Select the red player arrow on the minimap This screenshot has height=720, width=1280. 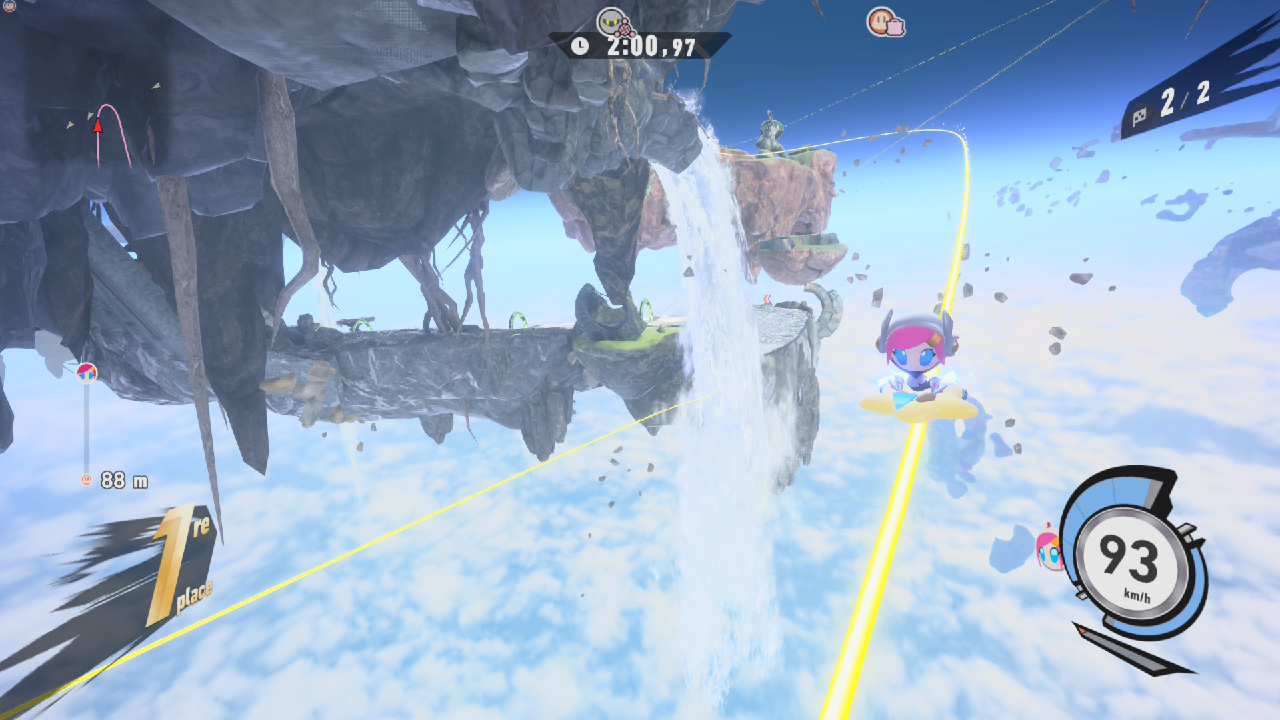[98, 125]
